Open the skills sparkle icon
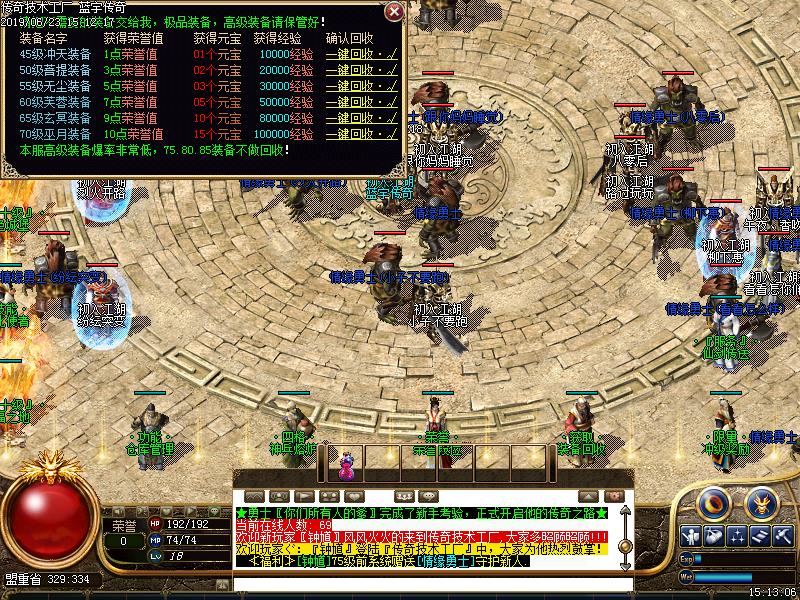Image resolution: width=800 pixels, height=600 pixels. coord(737,536)
